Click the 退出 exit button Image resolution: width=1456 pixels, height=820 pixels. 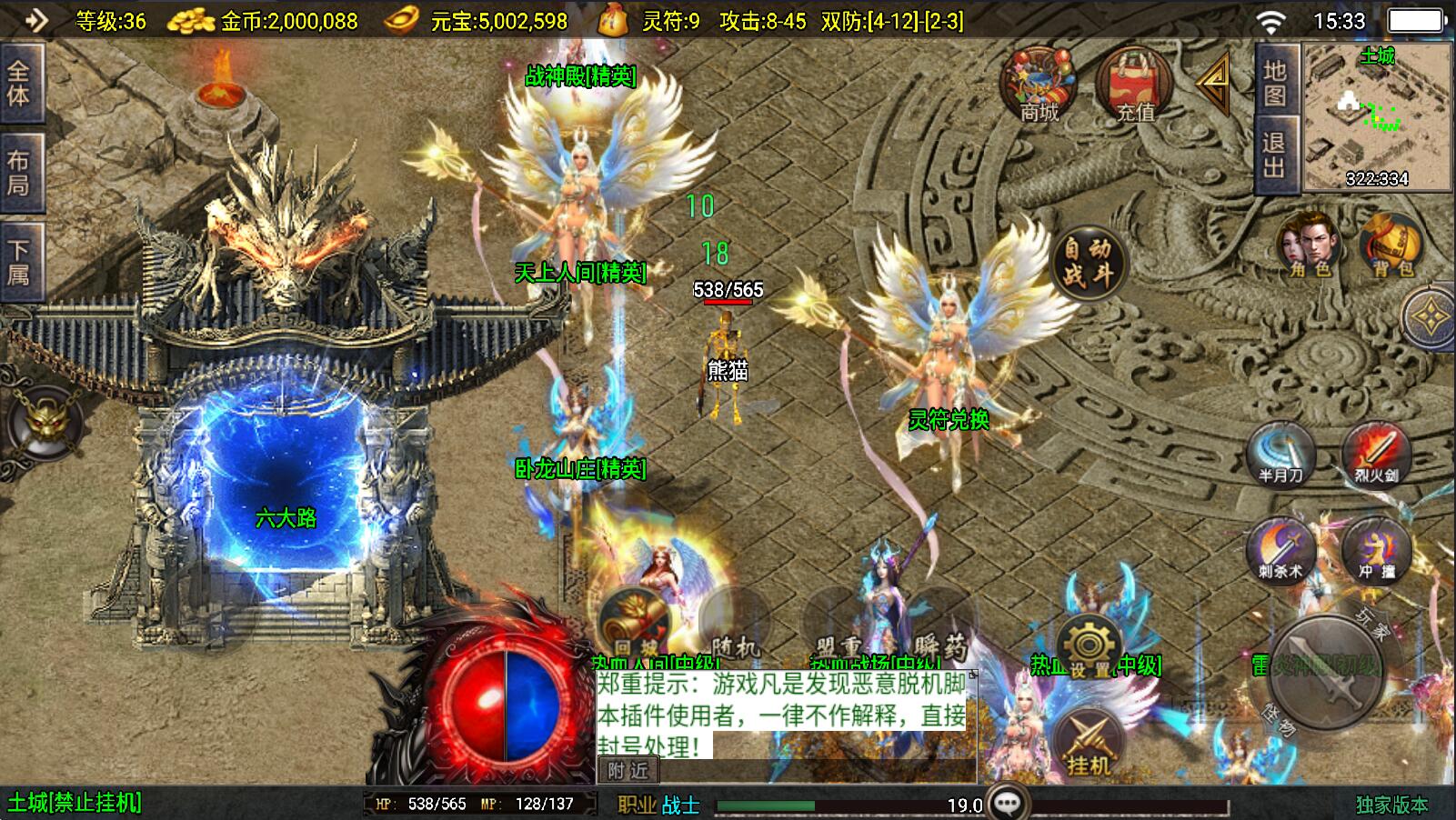1274,155
